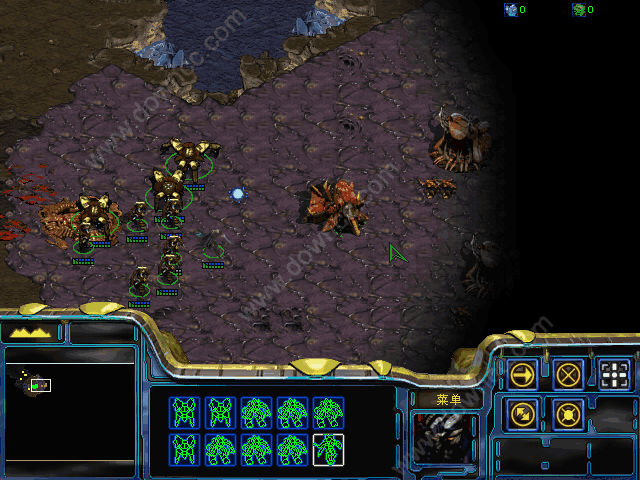Open the 菜单 game menu
The height and width of the screenshot is (480, 640).
[x=447, y=399]
